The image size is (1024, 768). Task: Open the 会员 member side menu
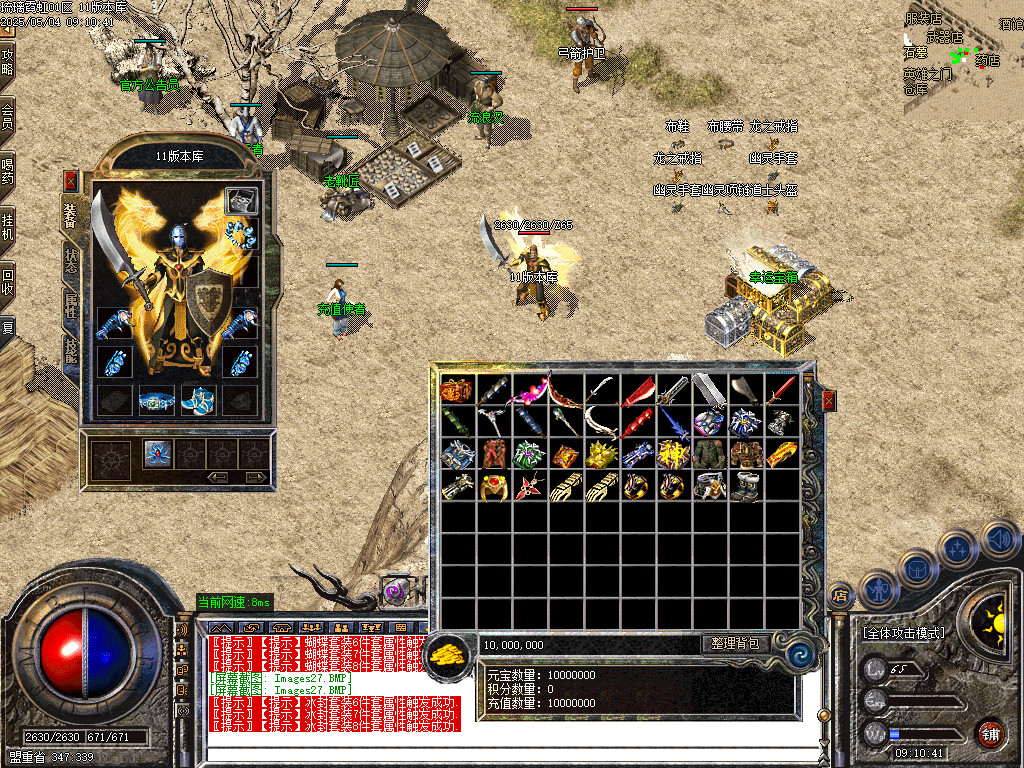click(8, 113)
